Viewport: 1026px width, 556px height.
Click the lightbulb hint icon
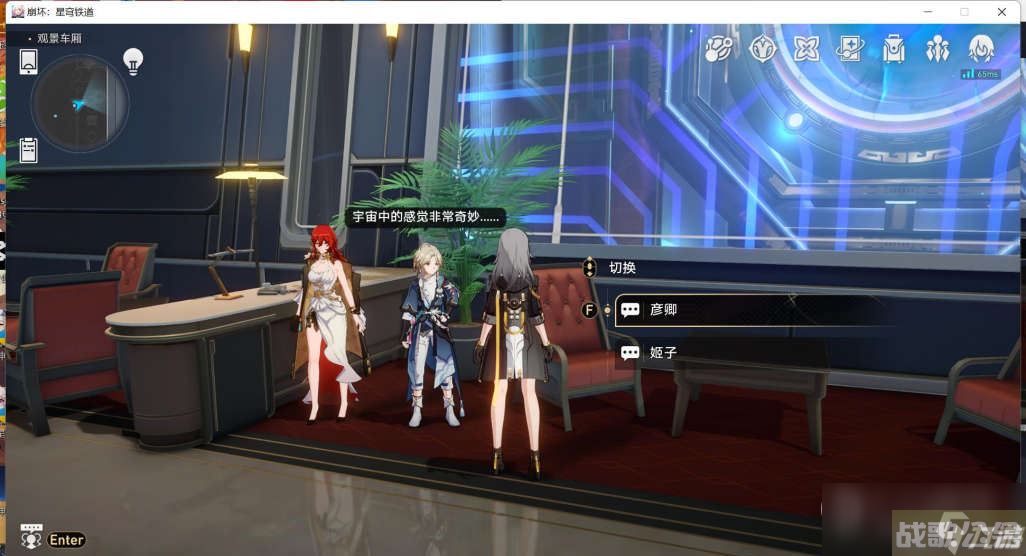pos(133,61)
